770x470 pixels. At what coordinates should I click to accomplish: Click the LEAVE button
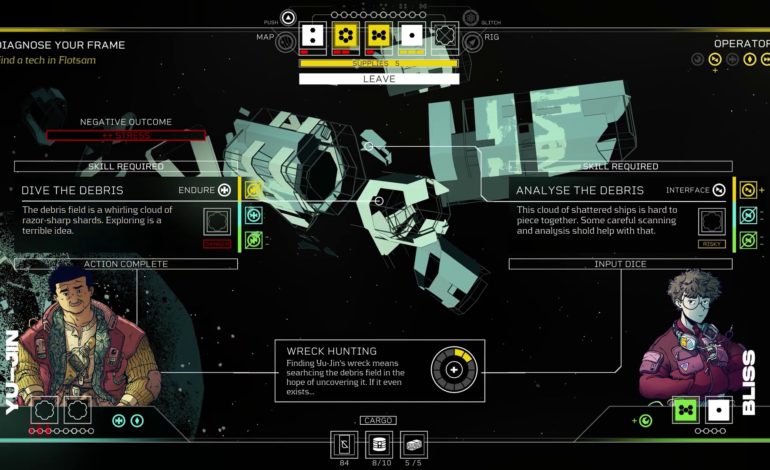click(379, 78)
